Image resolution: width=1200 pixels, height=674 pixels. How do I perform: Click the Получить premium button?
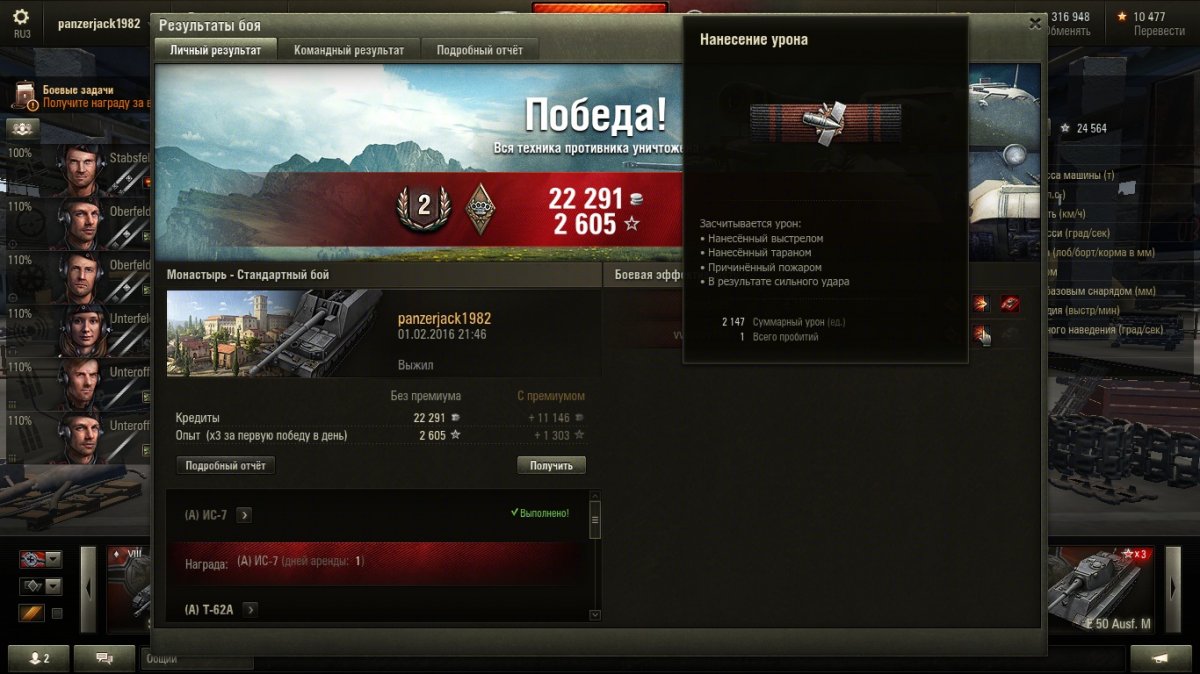(x=551, y=466)
